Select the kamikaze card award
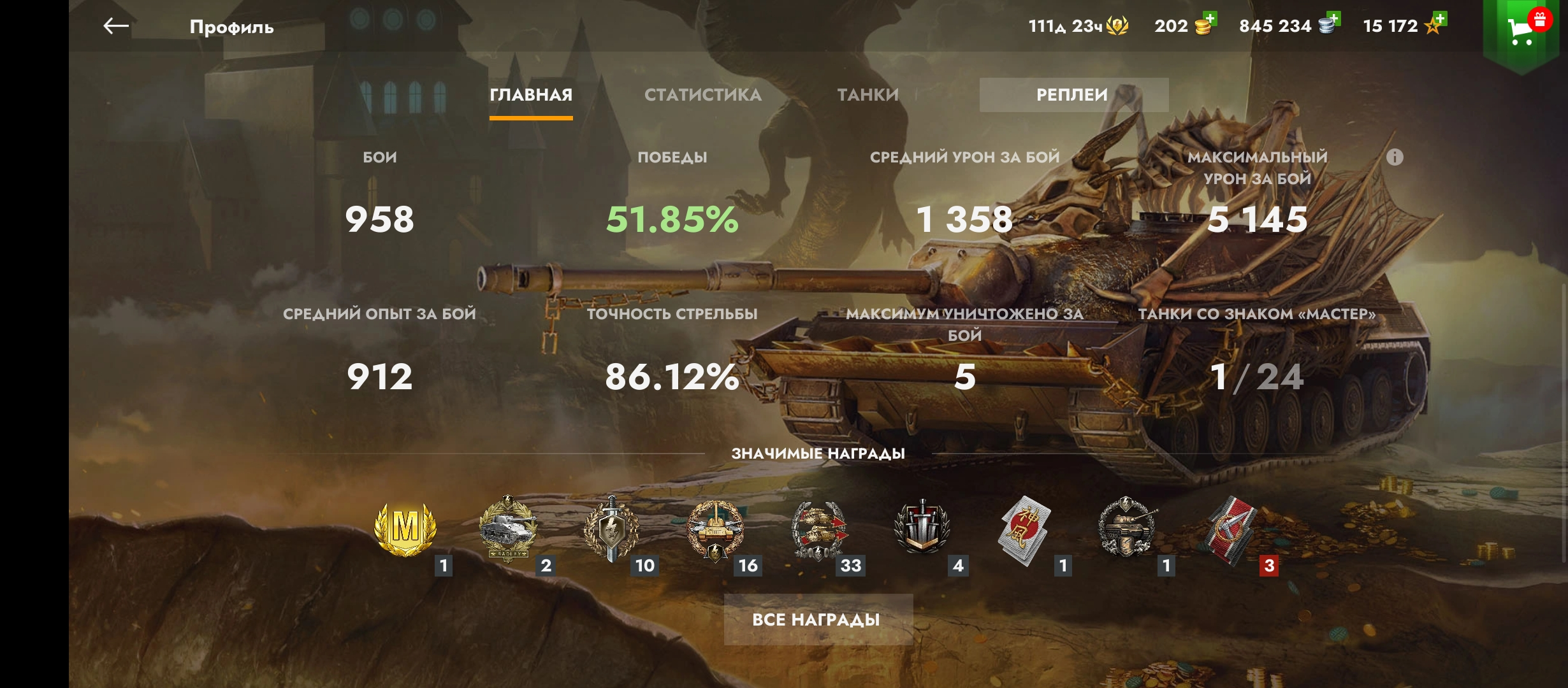1568x688 pixels. pyautogui.click(x=1024, y=530)
